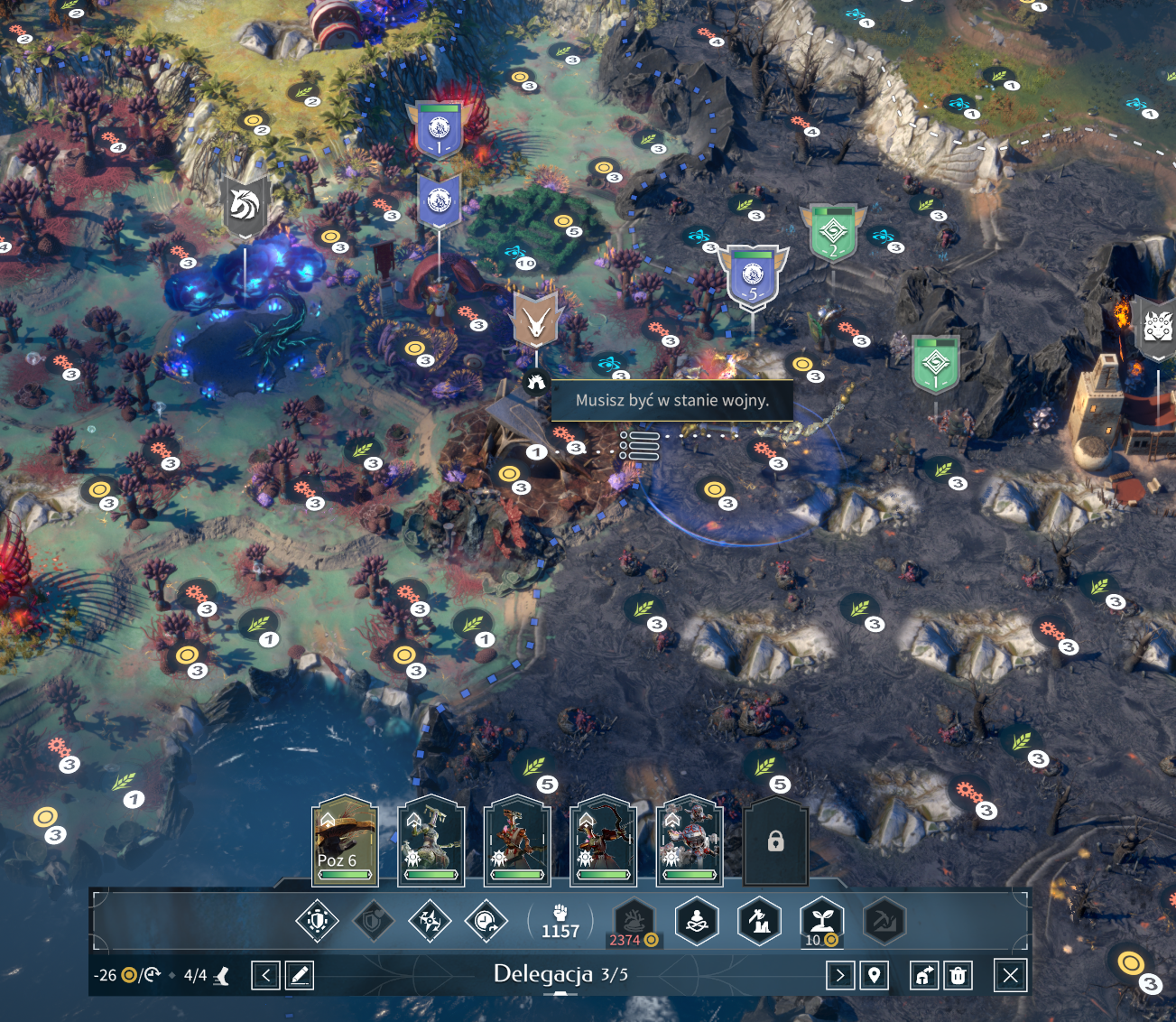Select the tan horned head army banner
Screen dimensions: 1176x1022
pyautogui.click(x=536, y=321)
